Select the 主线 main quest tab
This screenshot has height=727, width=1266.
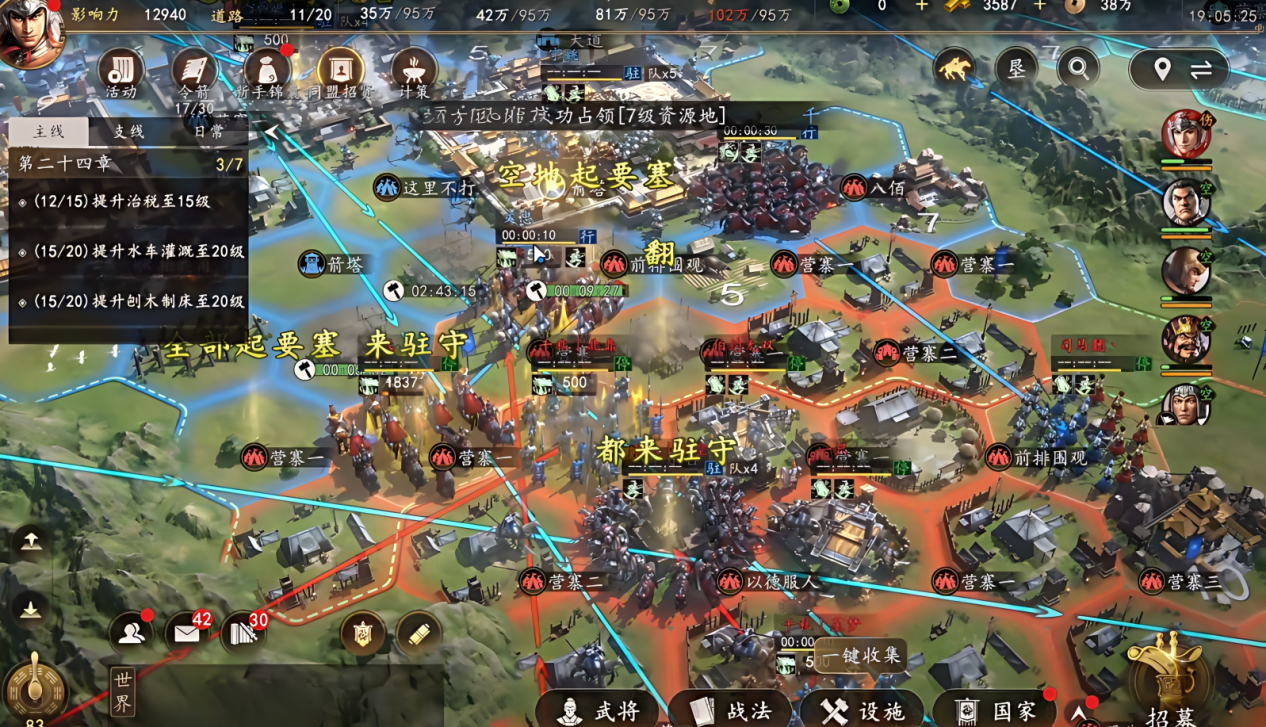click(48, 132)
